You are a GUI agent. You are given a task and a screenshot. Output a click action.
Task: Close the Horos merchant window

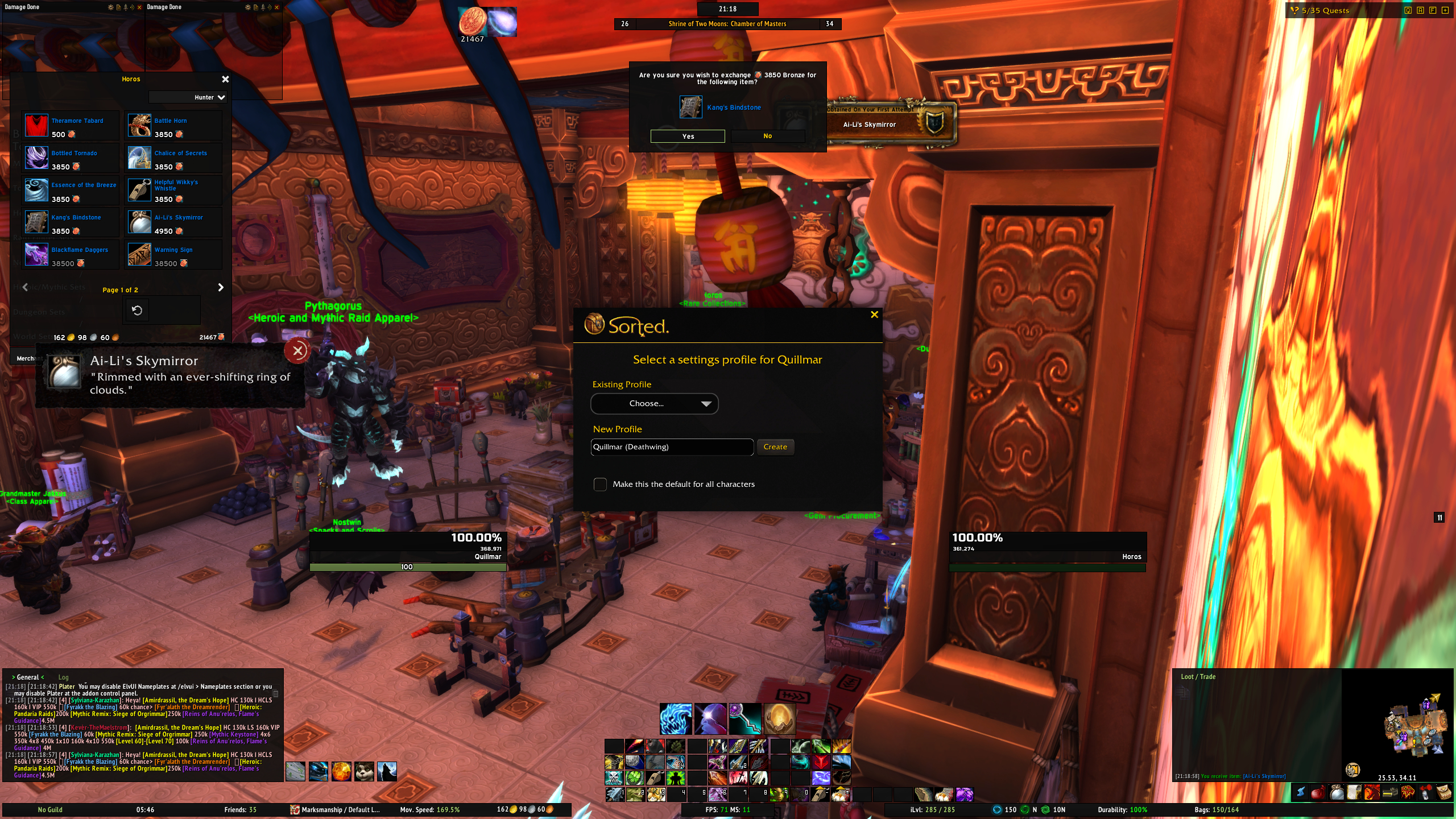tap(225, 79)
